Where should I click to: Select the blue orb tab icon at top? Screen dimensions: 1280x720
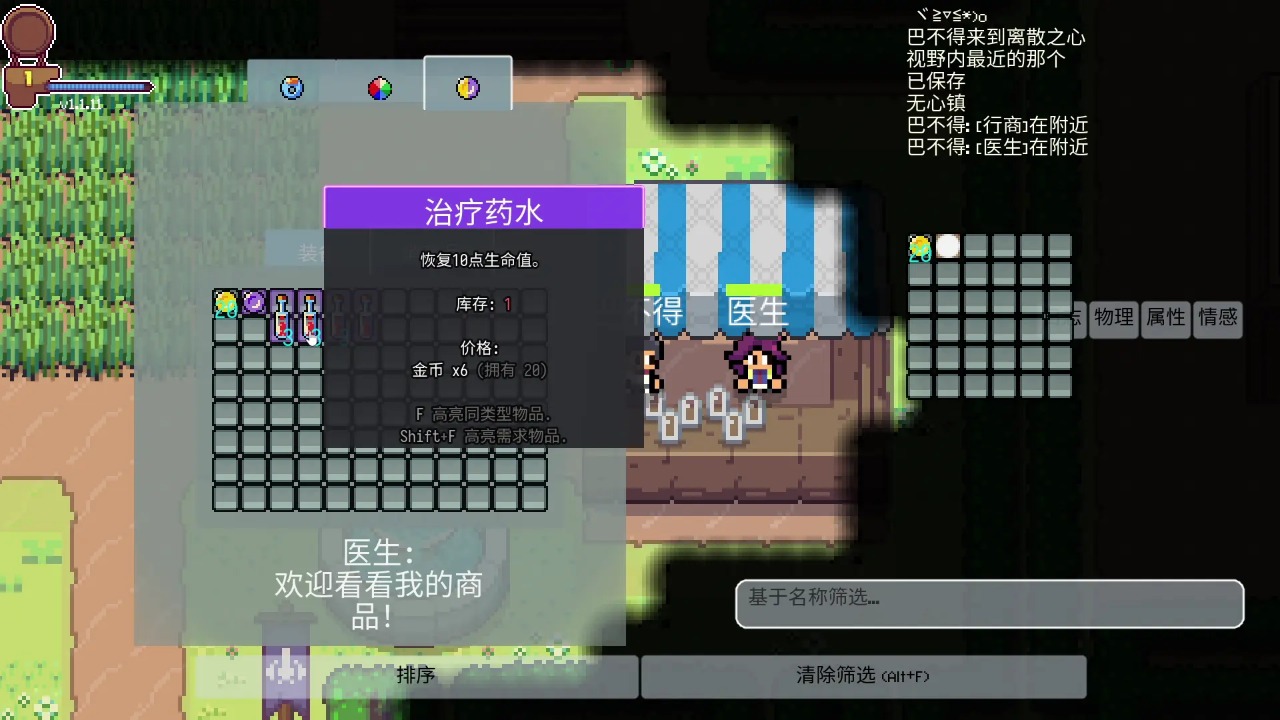pyautogui.click(x=290, y=87)
